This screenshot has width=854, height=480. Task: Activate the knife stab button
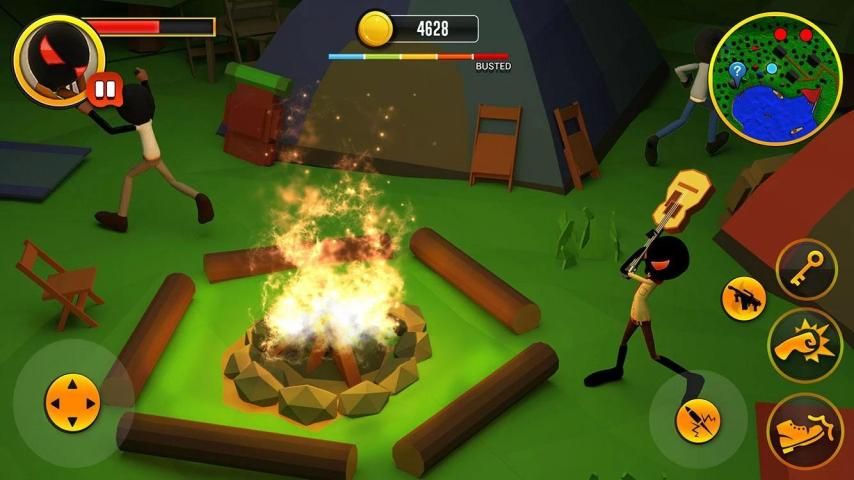click(x=698, y=420)
